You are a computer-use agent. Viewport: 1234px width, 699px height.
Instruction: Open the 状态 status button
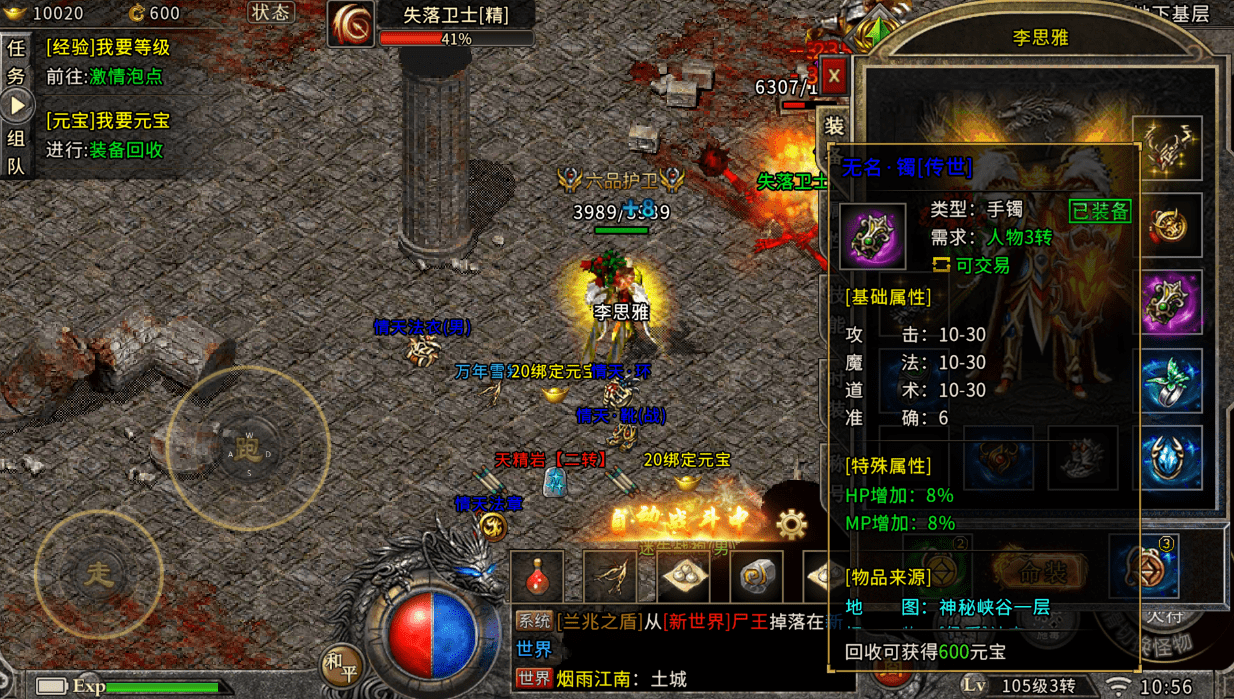(270, 13)
